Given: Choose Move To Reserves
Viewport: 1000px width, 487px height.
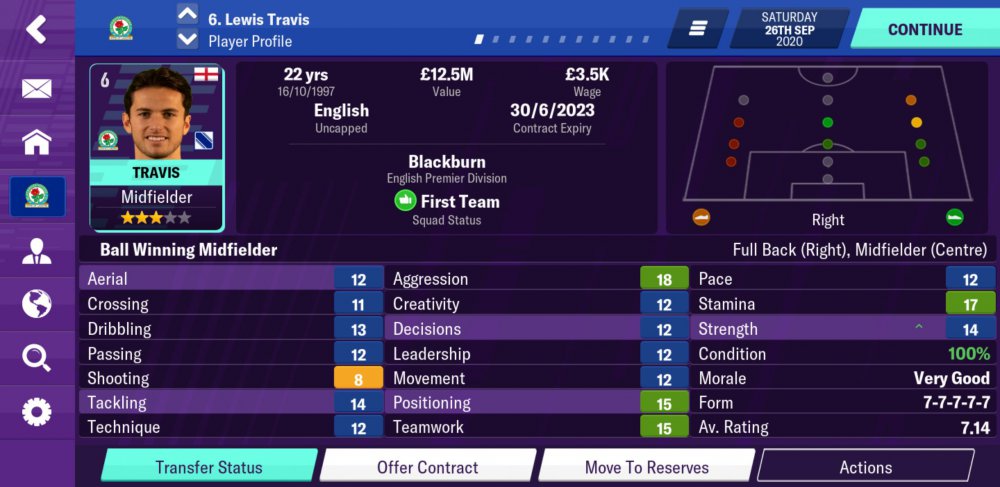Looking at the screenshot, I should [647, 467].
